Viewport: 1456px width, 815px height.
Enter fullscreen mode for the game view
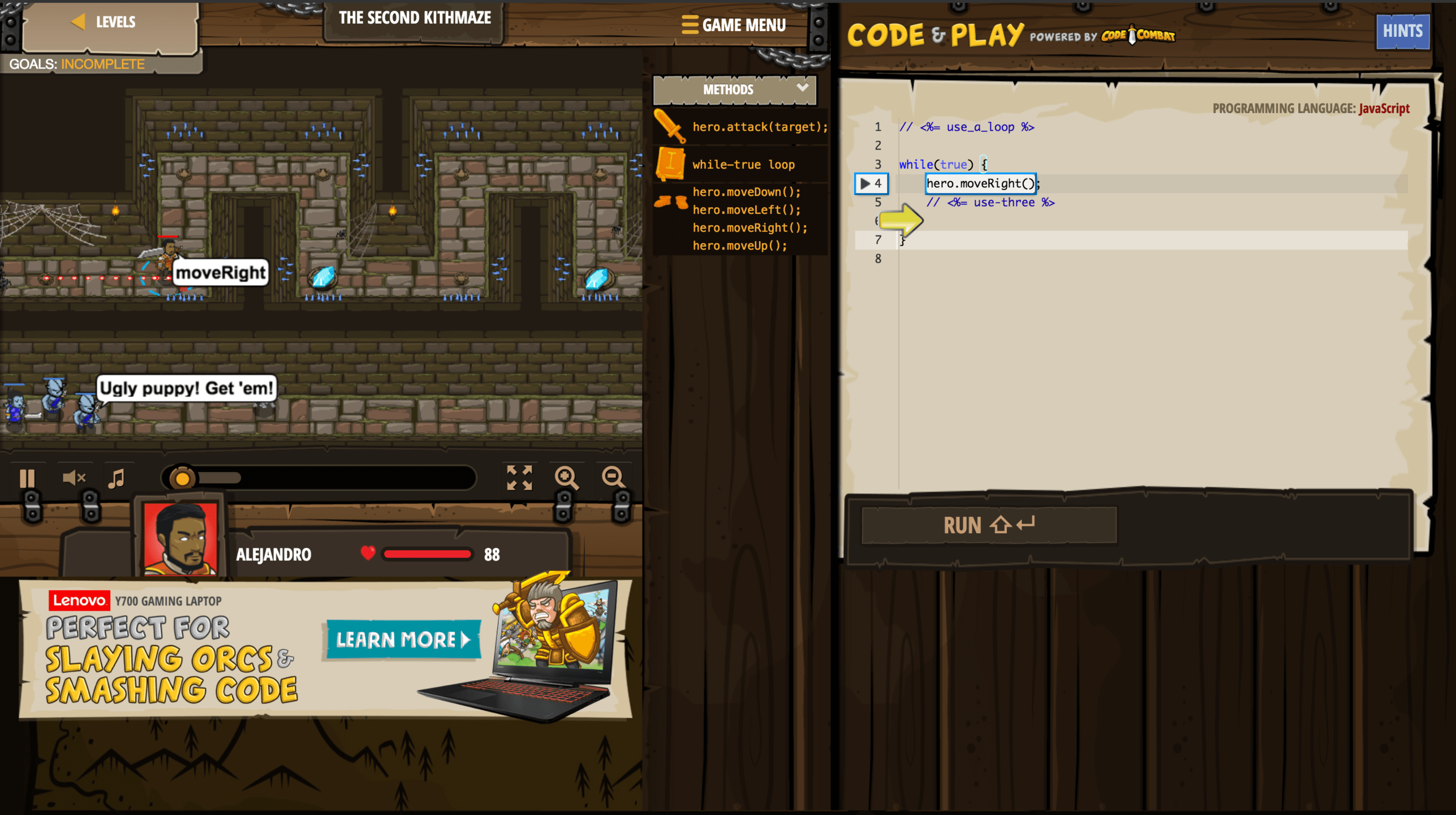(520, 478)
